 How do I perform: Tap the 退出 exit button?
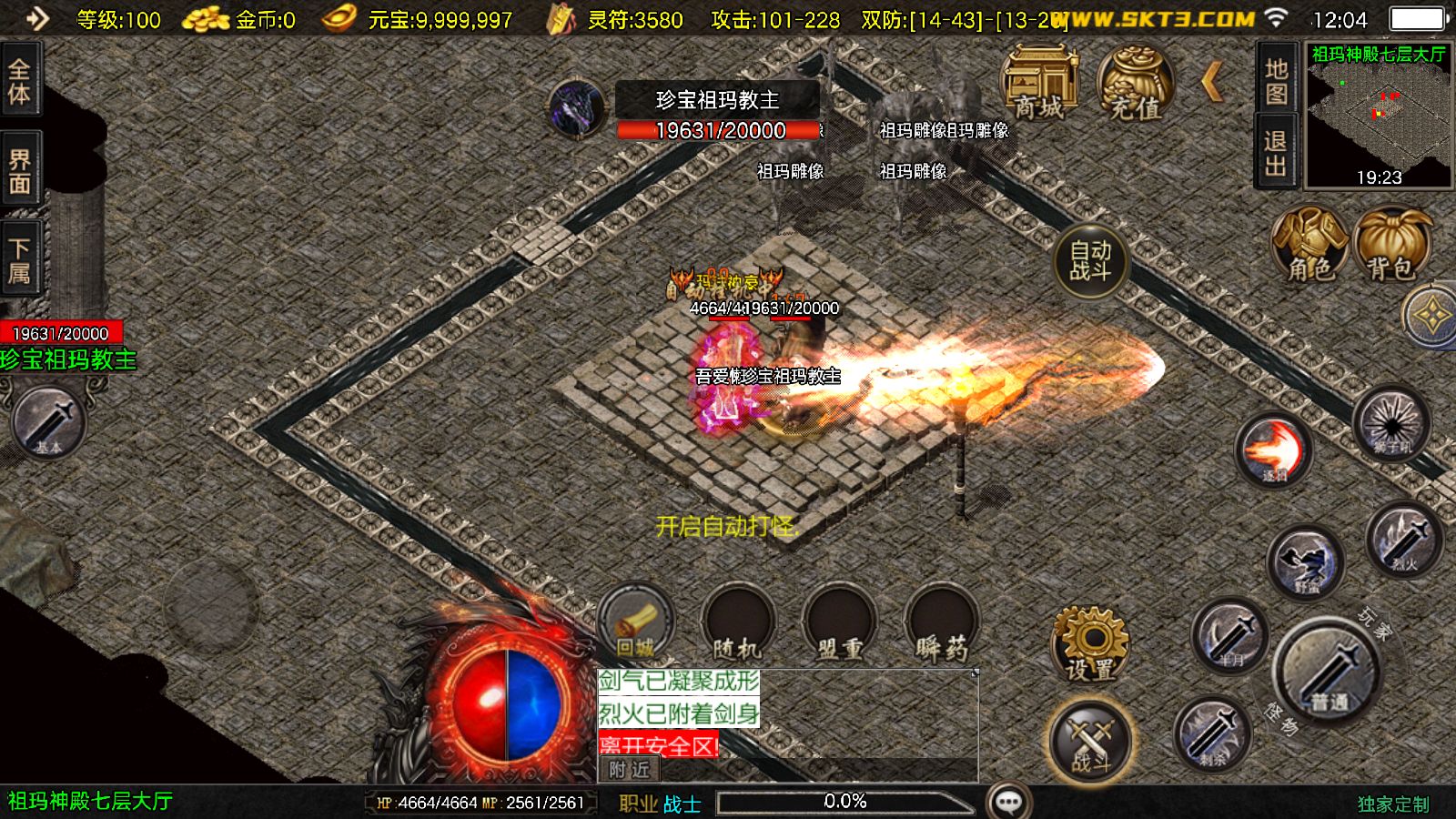(x=1276, y=152)
